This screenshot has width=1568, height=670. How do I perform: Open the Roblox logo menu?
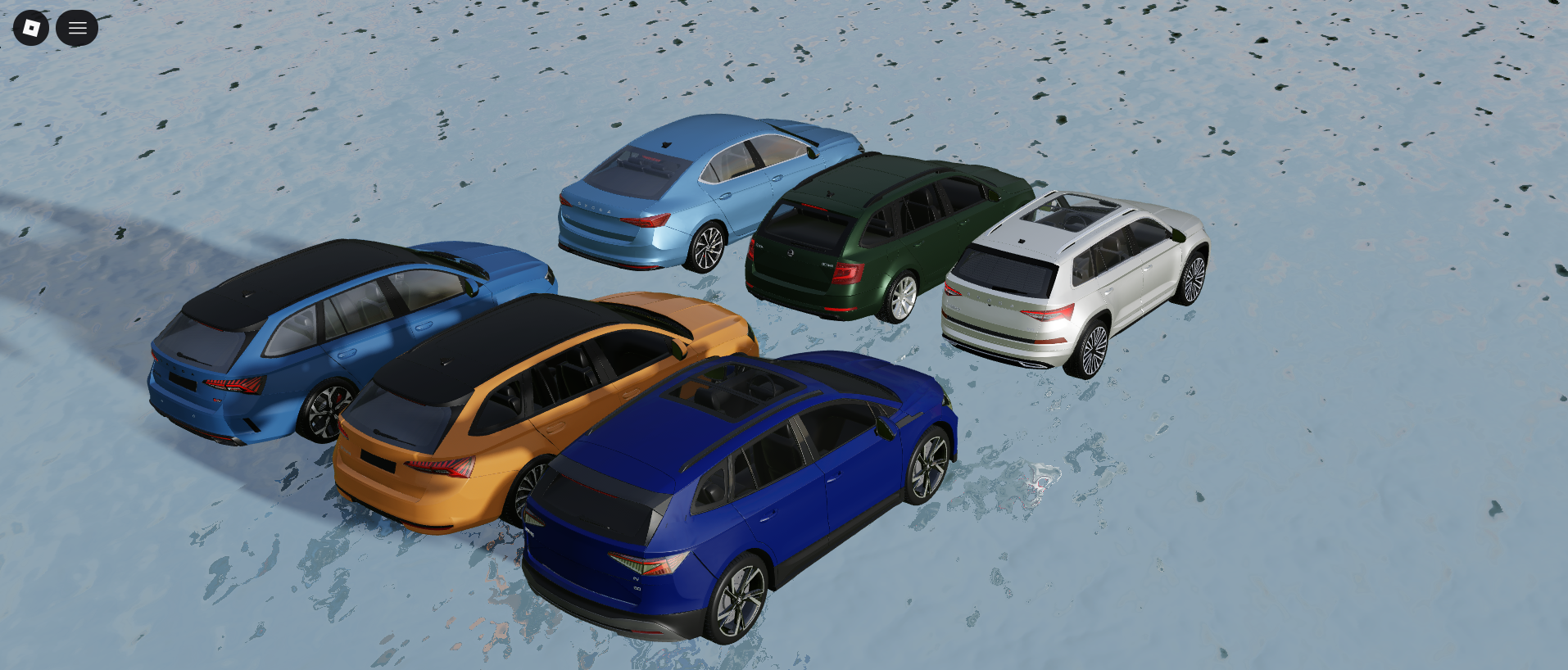tap(31, 28)
